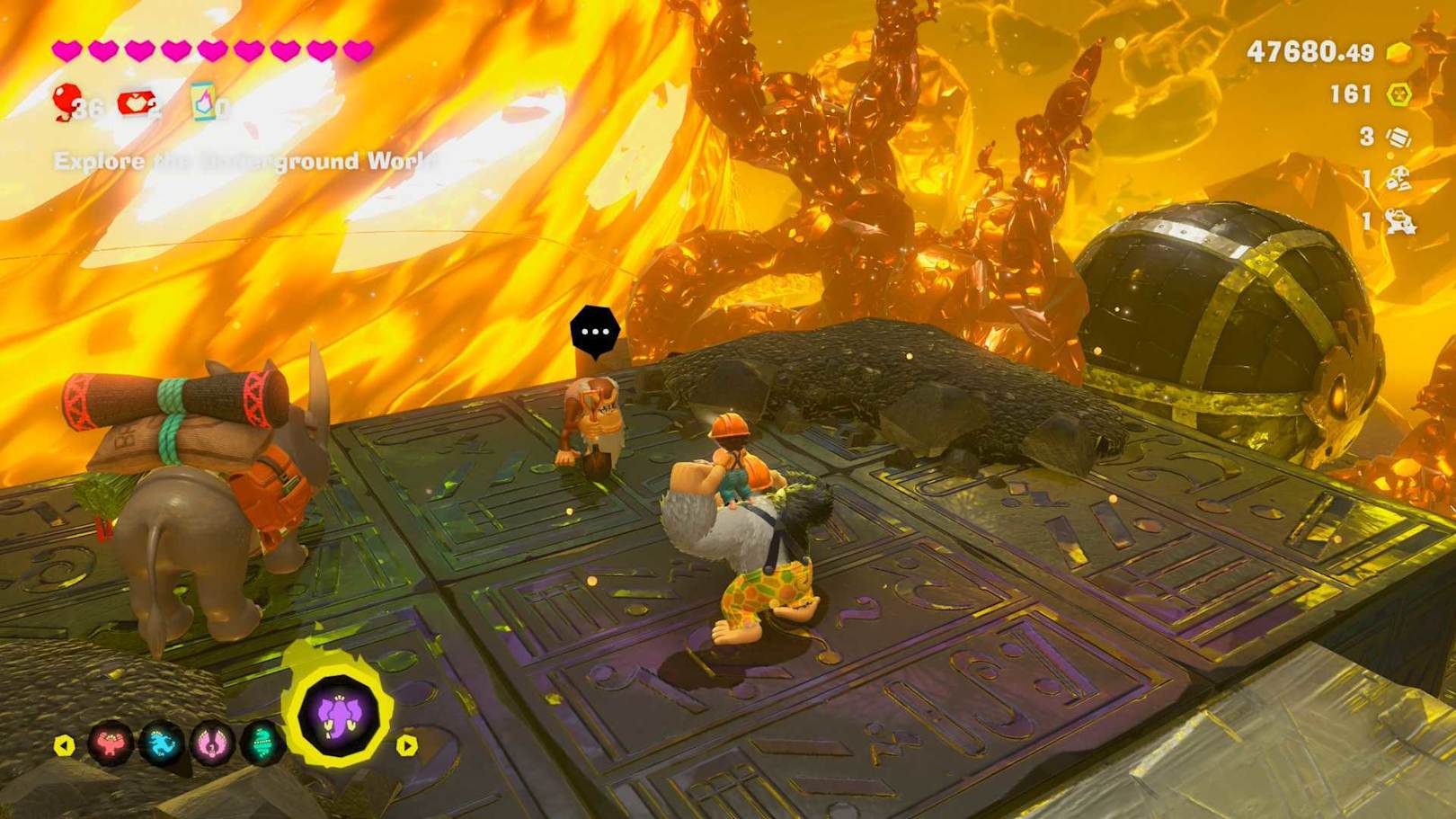The width and height of the screenshot is (1456, 819).
Task: Click the right arrow of the Bananza selector
Action: [406, 745]
